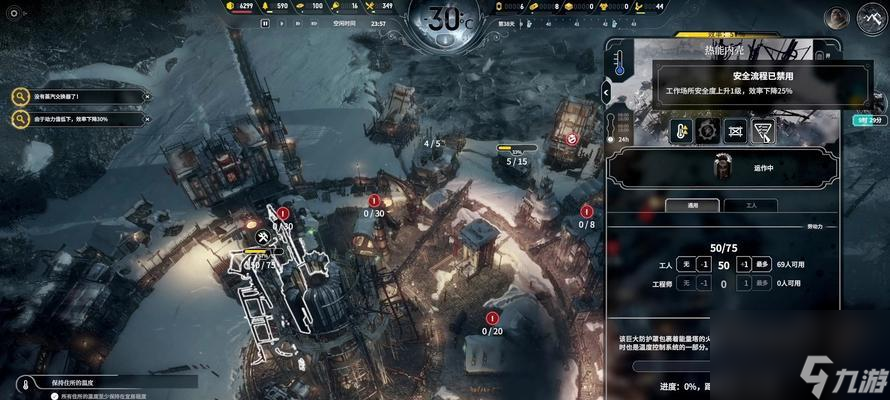Image resolution: width=890 pixels, height=400 pixels.
Task: Set workers to none with 无 button
Action: [686, 264]
